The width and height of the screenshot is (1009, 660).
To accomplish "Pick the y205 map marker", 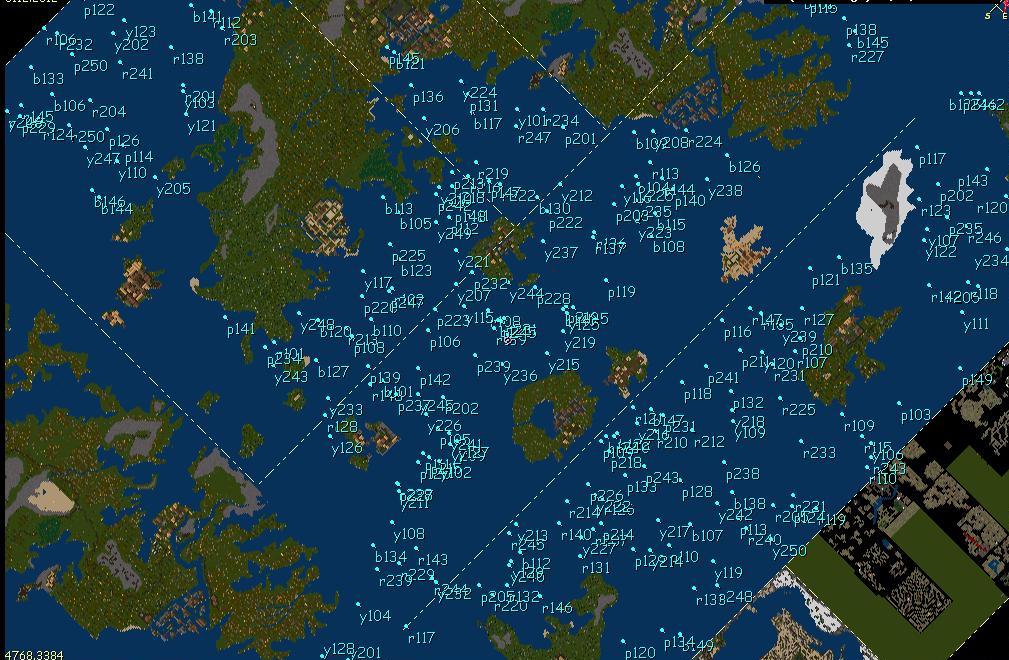I will coord(173,189).
